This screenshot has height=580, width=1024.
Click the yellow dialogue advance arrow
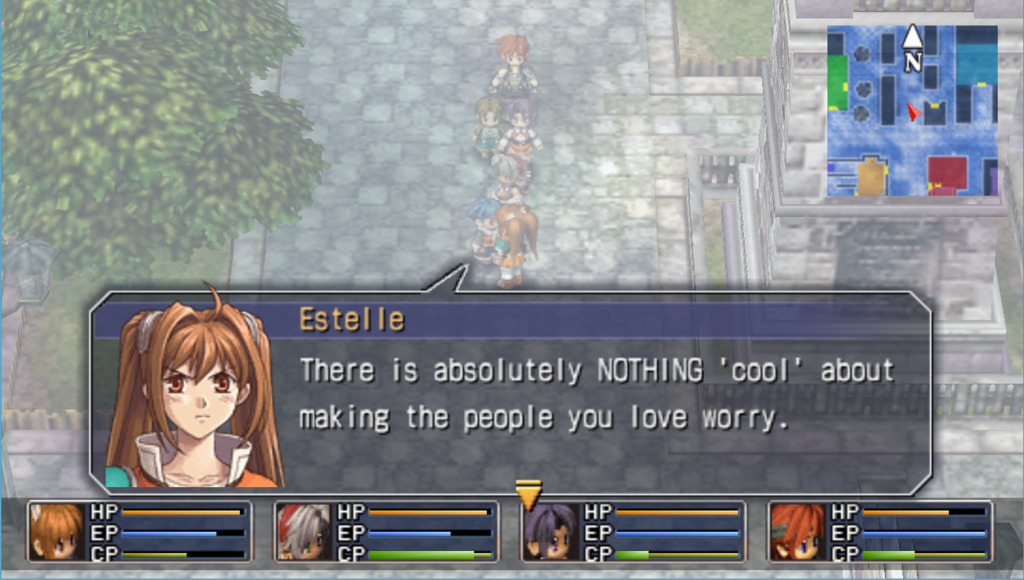[528, 494]
